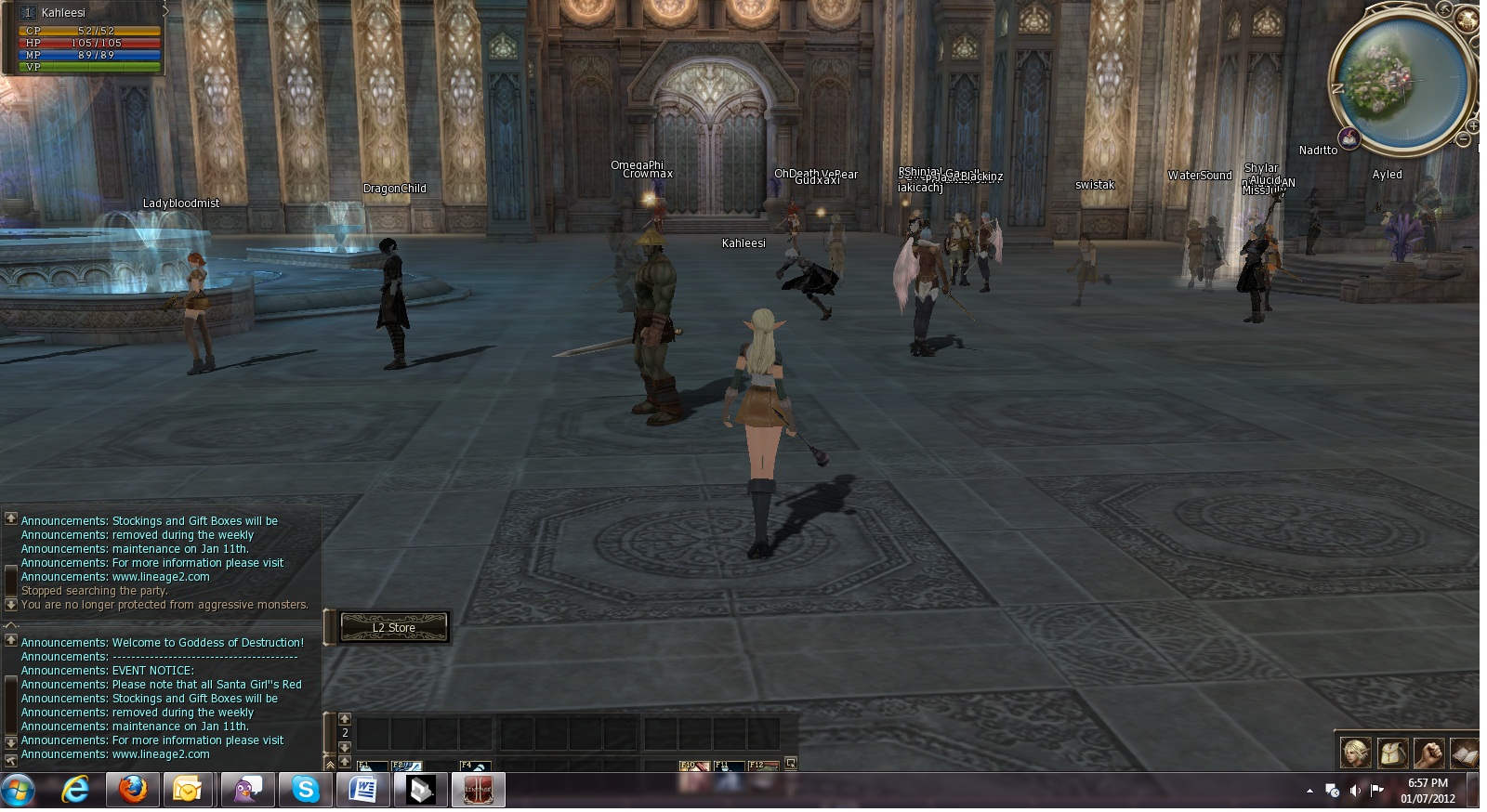Open Firefox from the Windows taskbar
The height and width of the screenshot is (812, 1487).
(x=133, y=791)
